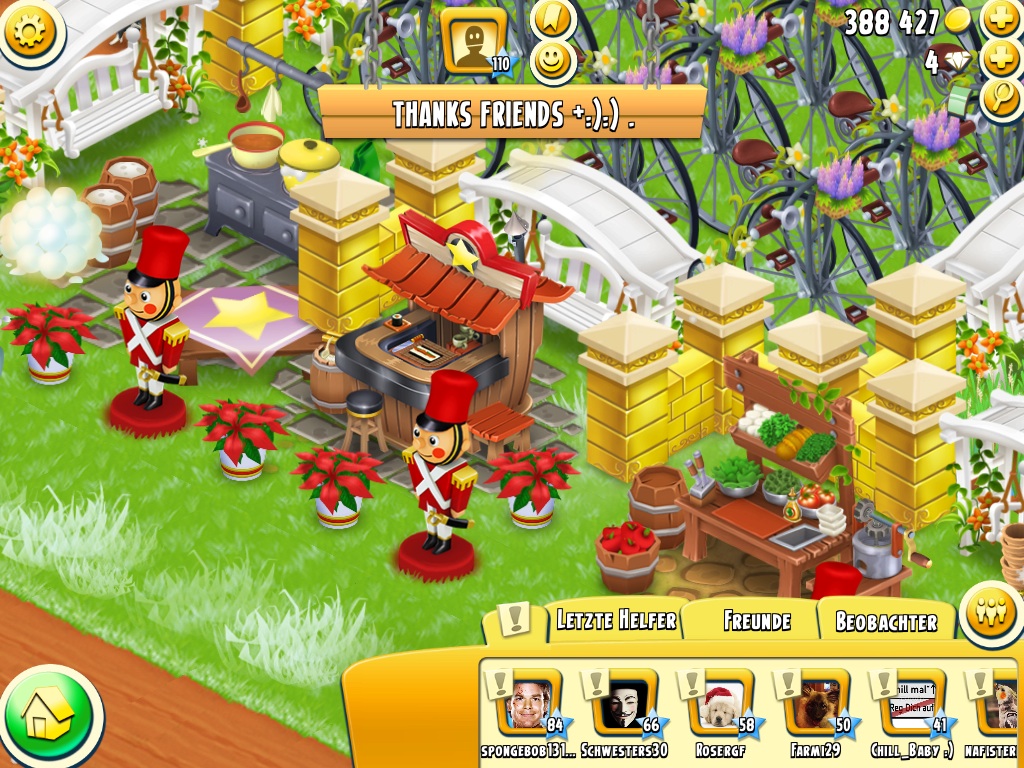Open the Freunde tab
Image resolution: width=1024 pixels, height=768 pixels.
click(x=756, y=621)
